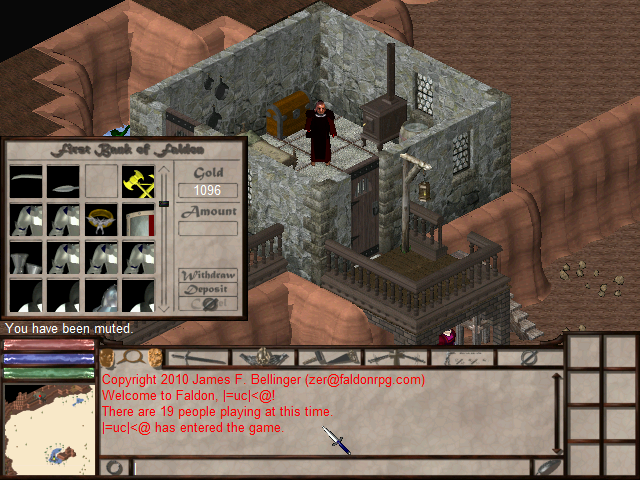The width and height of the screenshot is (640, 480).
Task: Click the Amount input field
Action: click(207, 228)
